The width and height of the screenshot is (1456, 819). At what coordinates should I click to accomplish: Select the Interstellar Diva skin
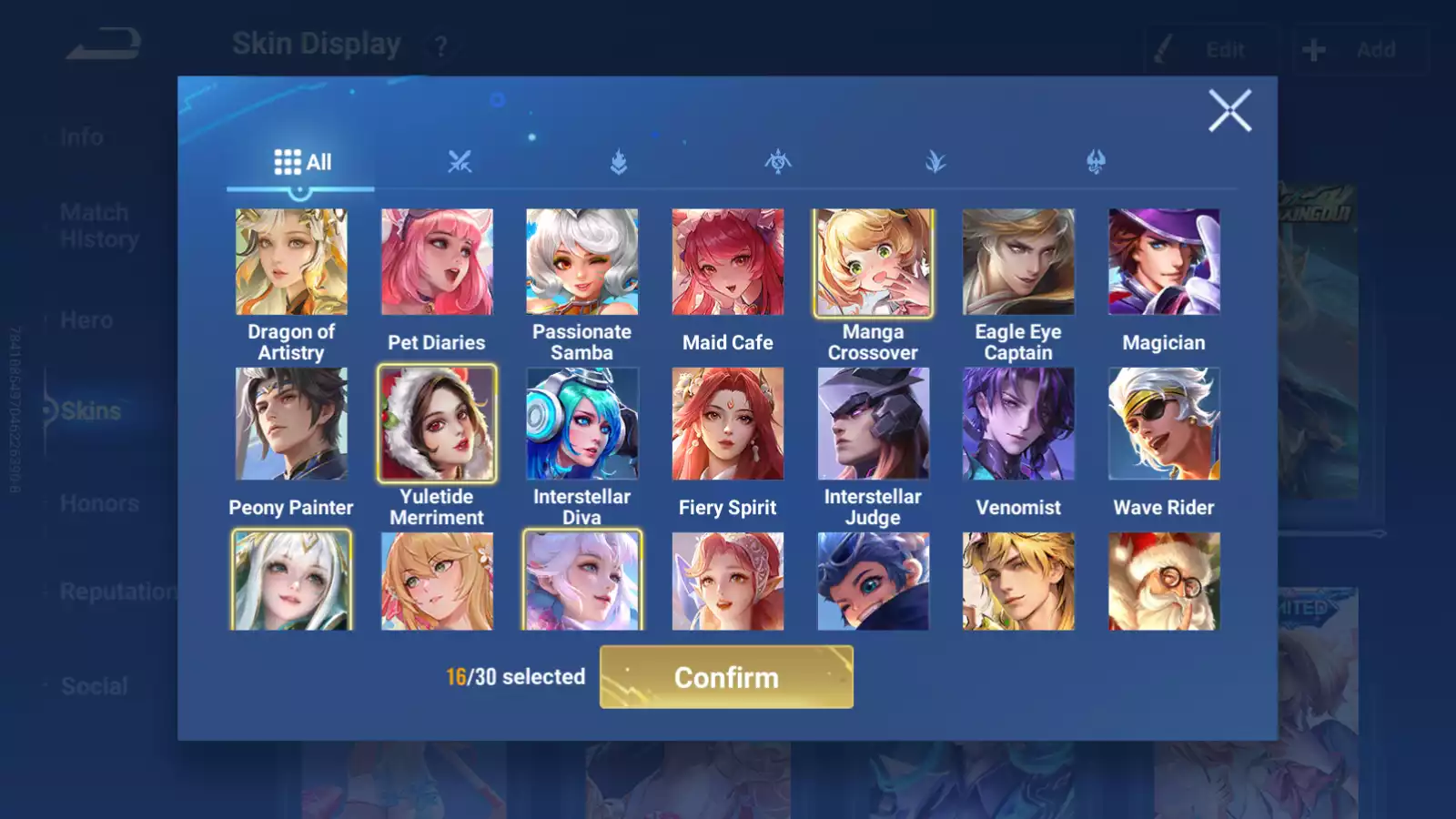coord(582,423)
